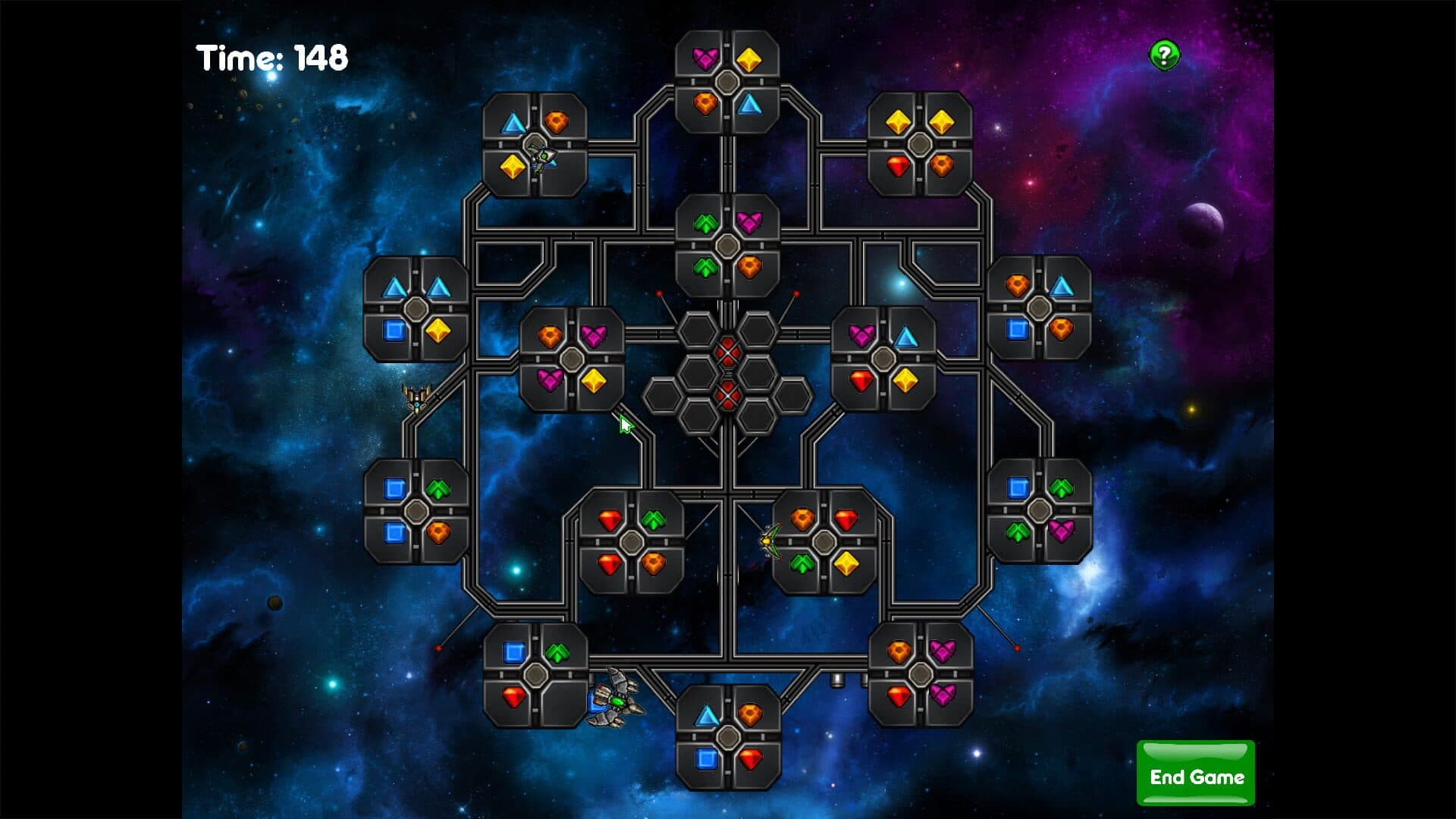The height and width of the screenshot is (819, 1456).
Task: Choose the orange gem sharing a station with two green arrows
Action: pos(749,267)
